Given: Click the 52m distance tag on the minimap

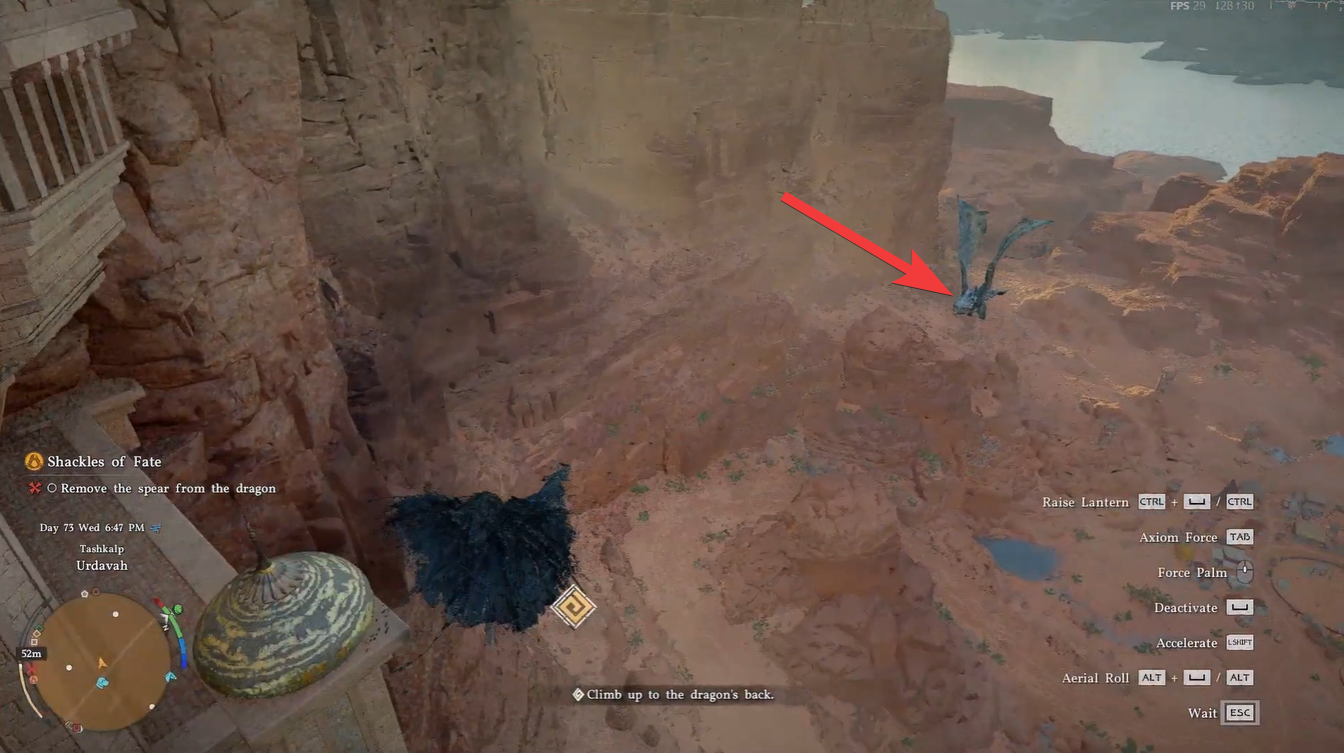Looking at the screenshot, I should click(x=29, y=652).
